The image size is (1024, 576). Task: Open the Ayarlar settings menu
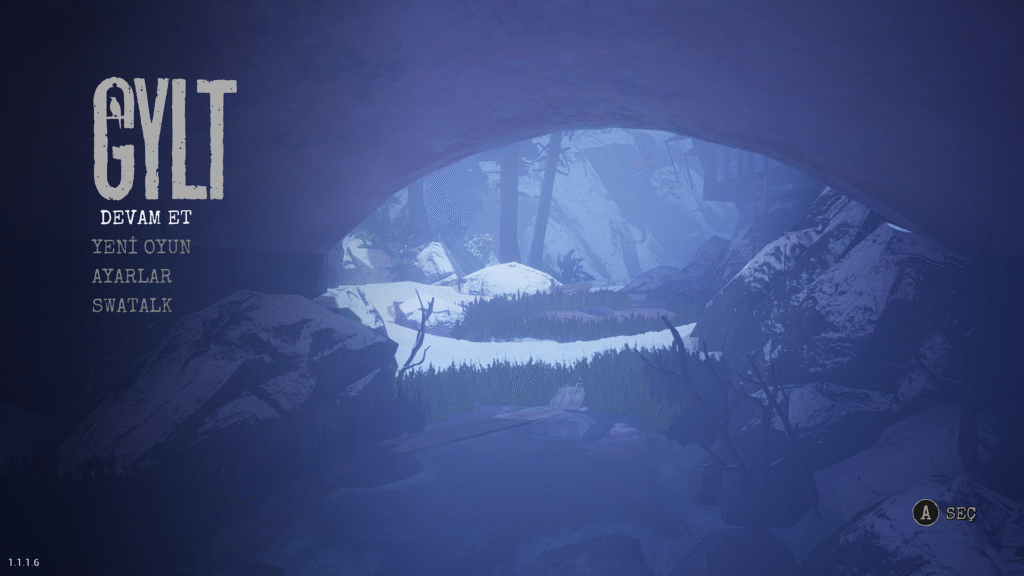coord(132,276)
